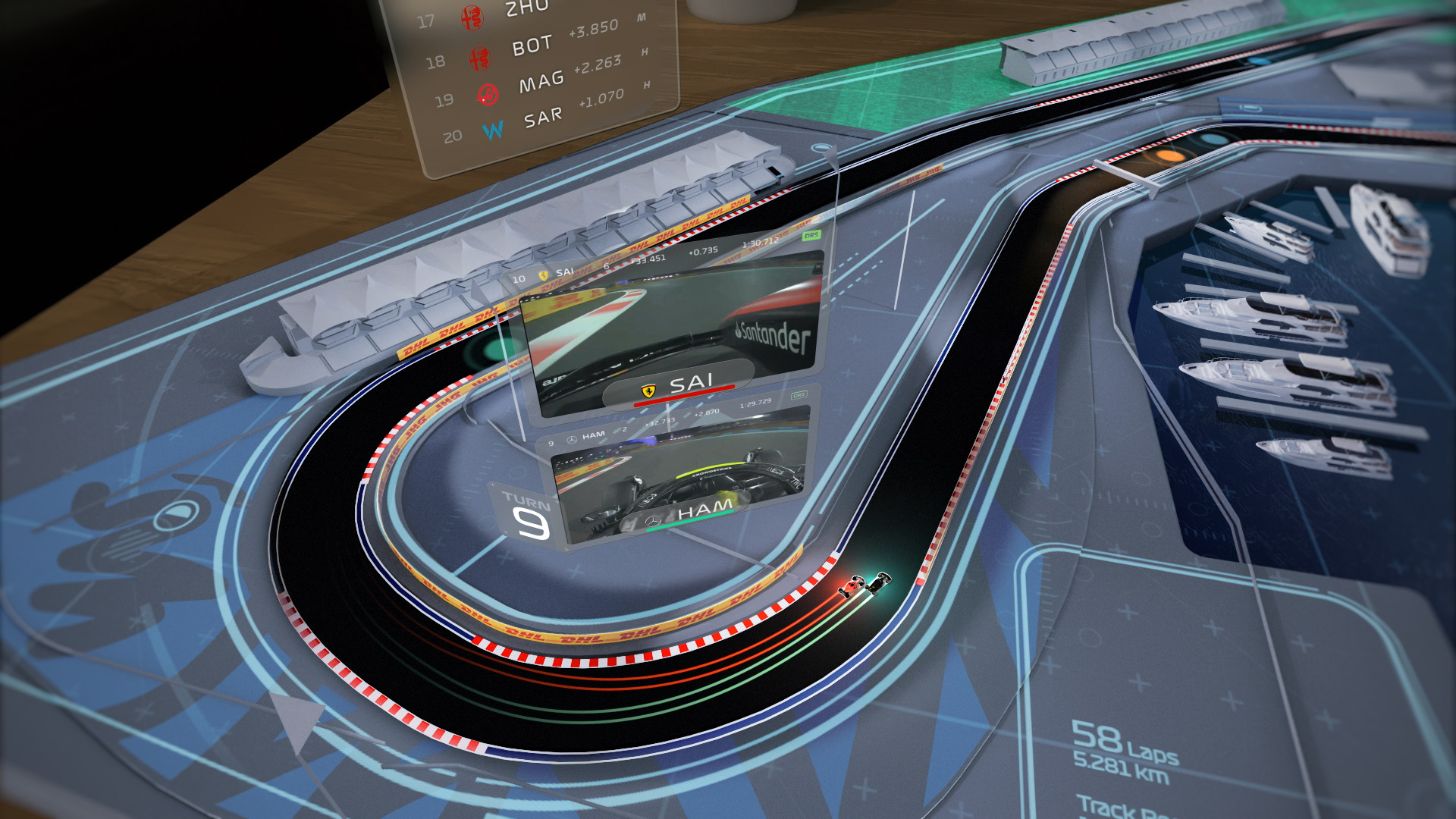The image size is (1456, 819).
Task: Select the Mercedes badge on HAM's nameplate
Action: point(652,519)
